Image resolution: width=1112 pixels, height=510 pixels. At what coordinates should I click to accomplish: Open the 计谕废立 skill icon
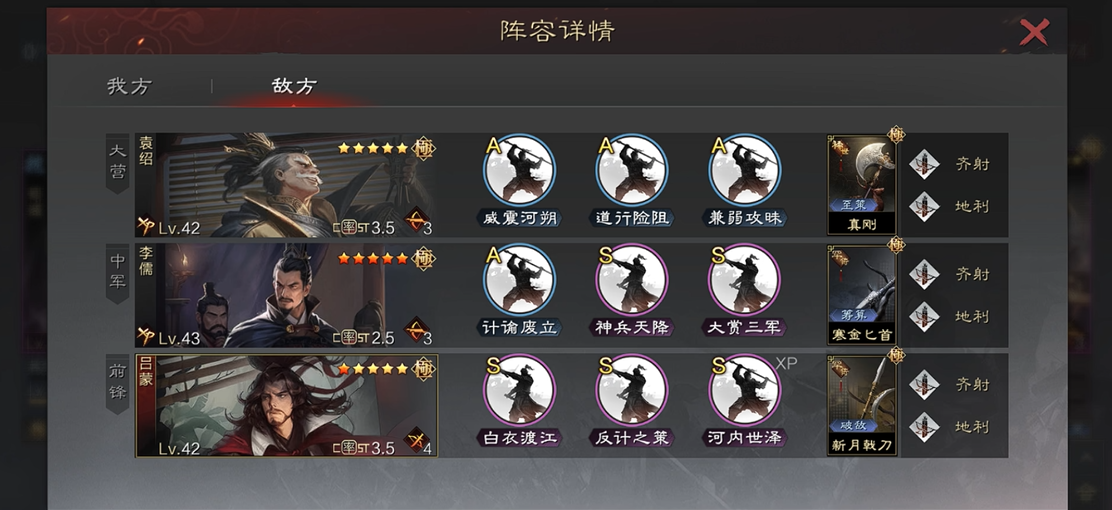coord(518,280)
